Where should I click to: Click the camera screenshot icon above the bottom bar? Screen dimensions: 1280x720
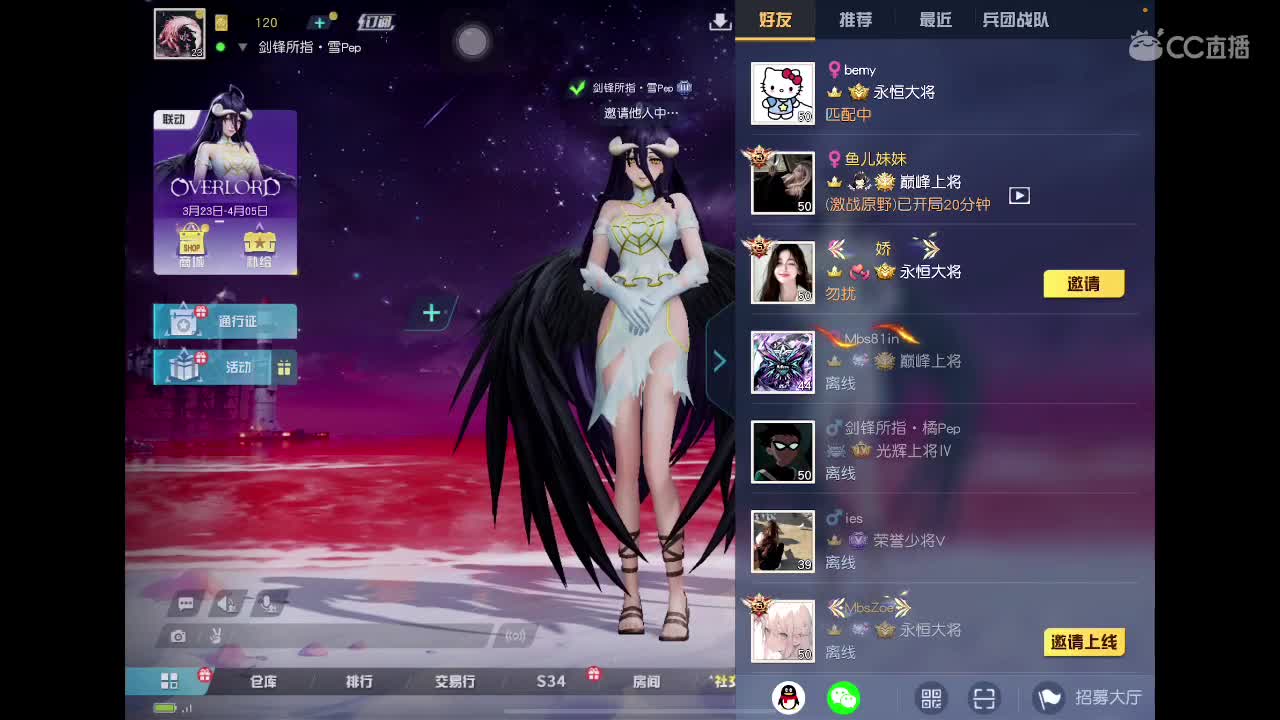(x=178, y=634)
